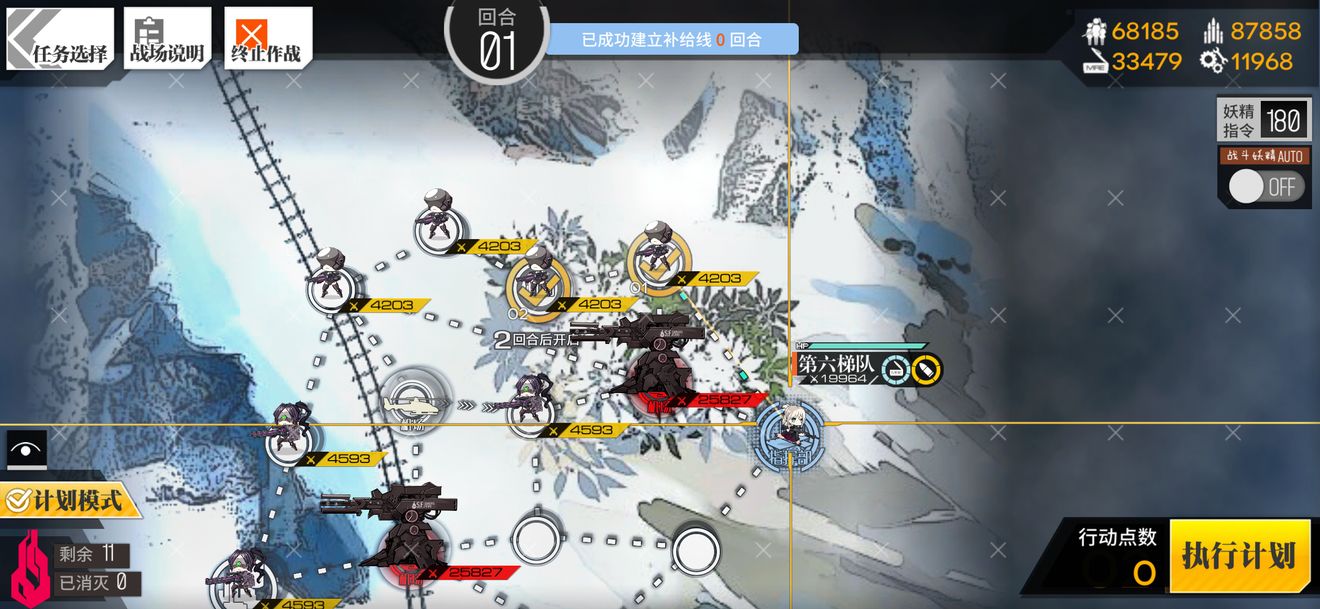Toggle the combat fairy AUTO switch

pos(1265,187)
